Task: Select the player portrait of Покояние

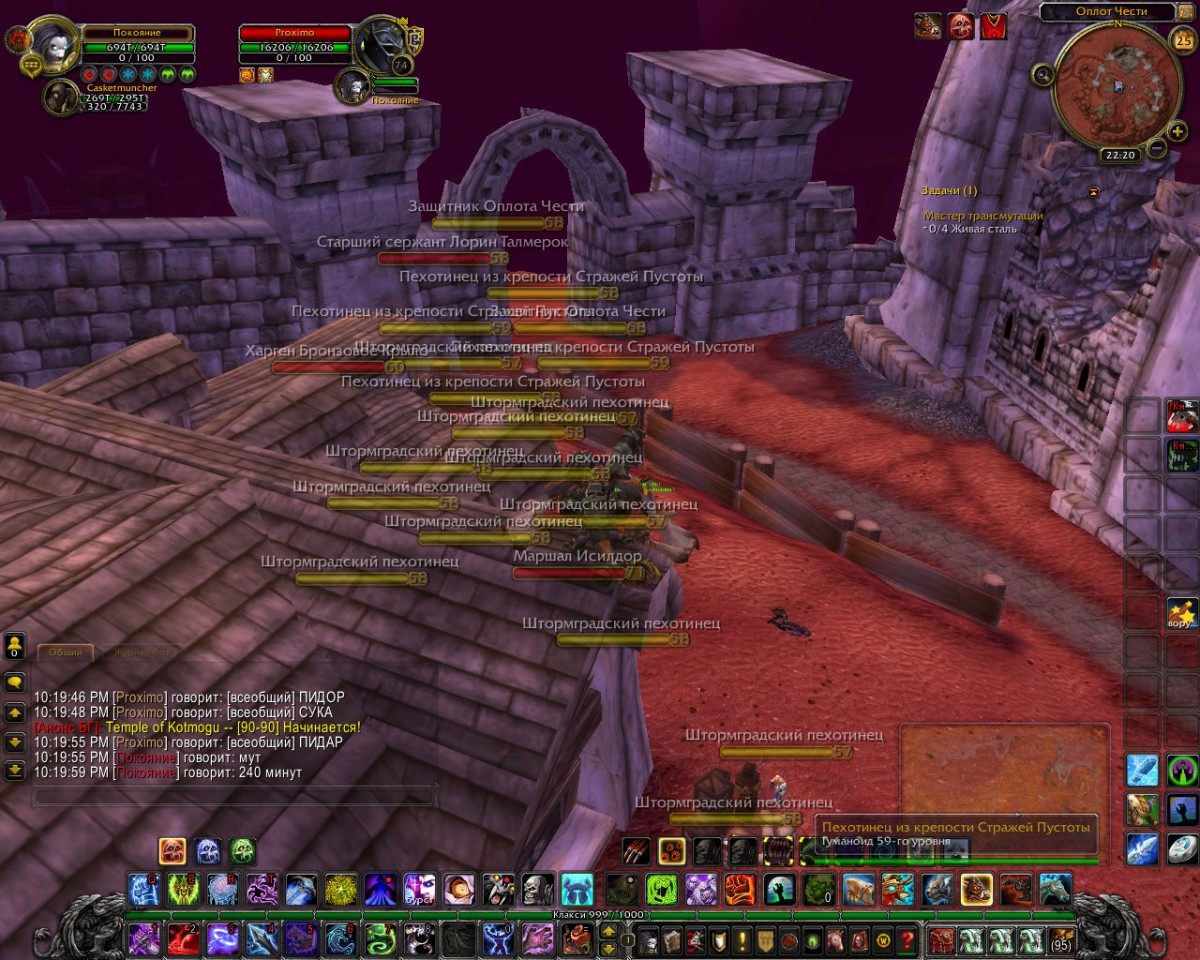Action: tap(47, 42)
